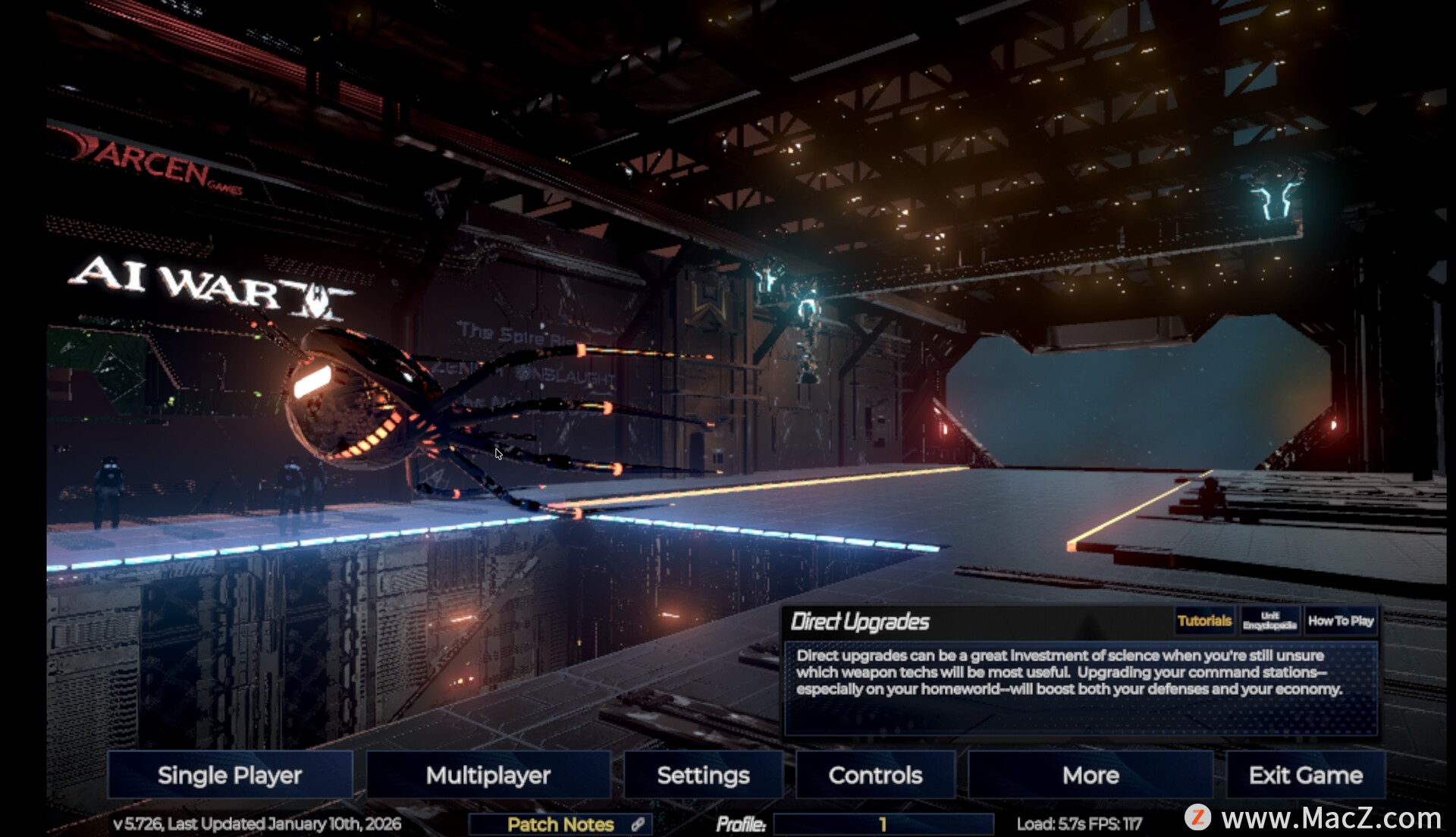Choose the Multiplayer option
Viewport: 1456px width, 837px height.
click(x=488, y=775)
